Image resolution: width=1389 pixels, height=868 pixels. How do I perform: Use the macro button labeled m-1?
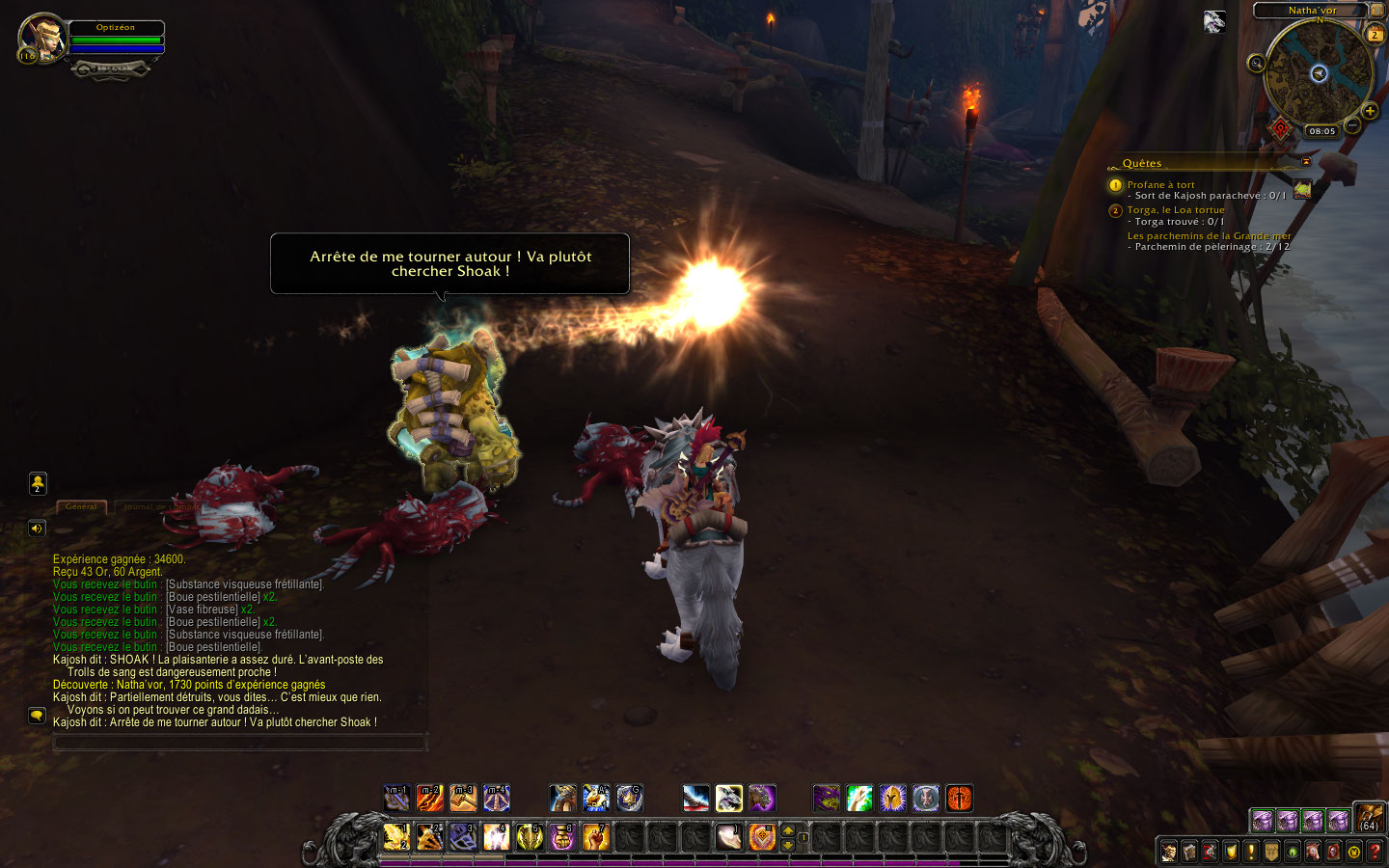click(x=396, y=799)
